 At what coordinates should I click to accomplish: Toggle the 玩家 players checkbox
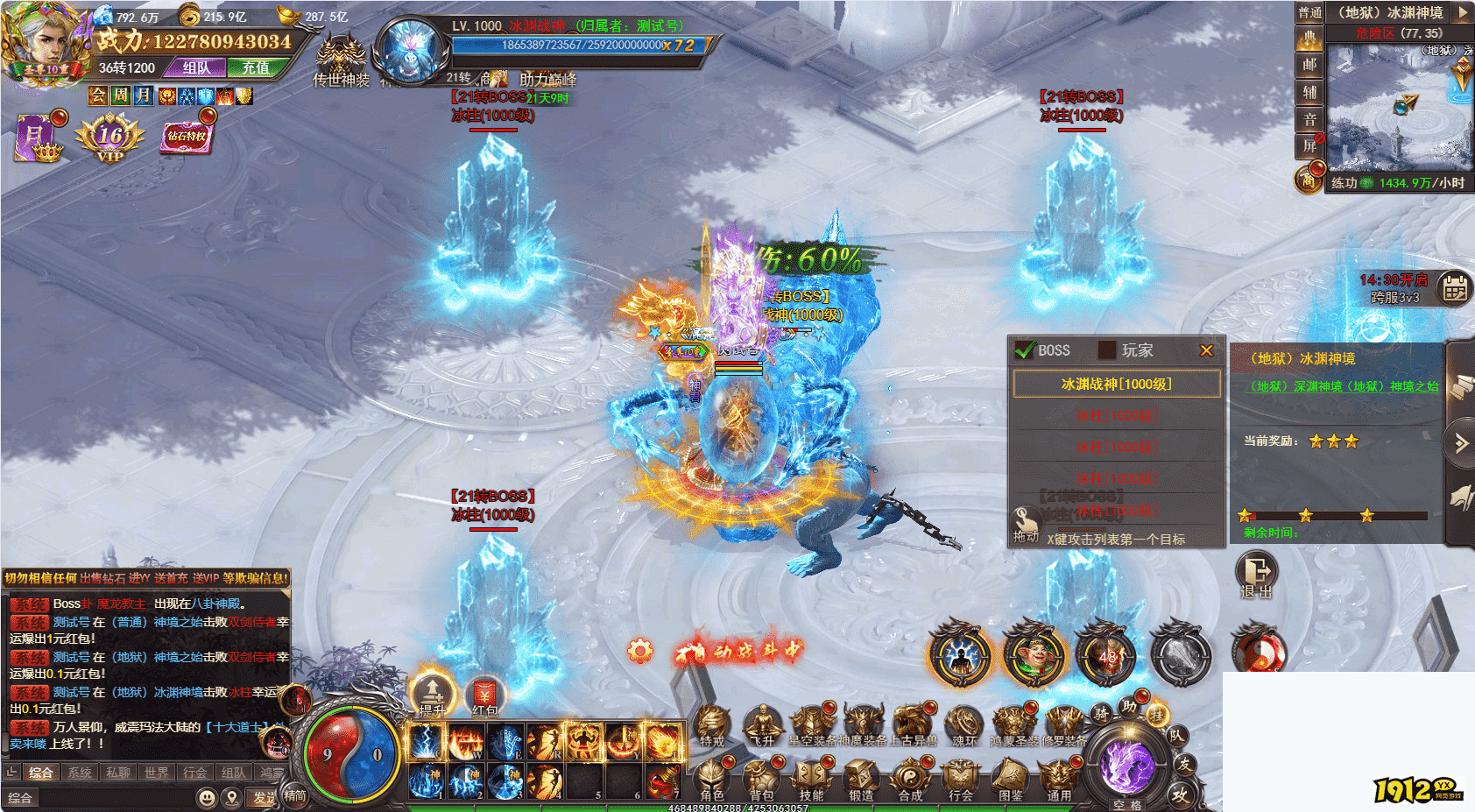pyautogui.click(x=1107, y=350)
